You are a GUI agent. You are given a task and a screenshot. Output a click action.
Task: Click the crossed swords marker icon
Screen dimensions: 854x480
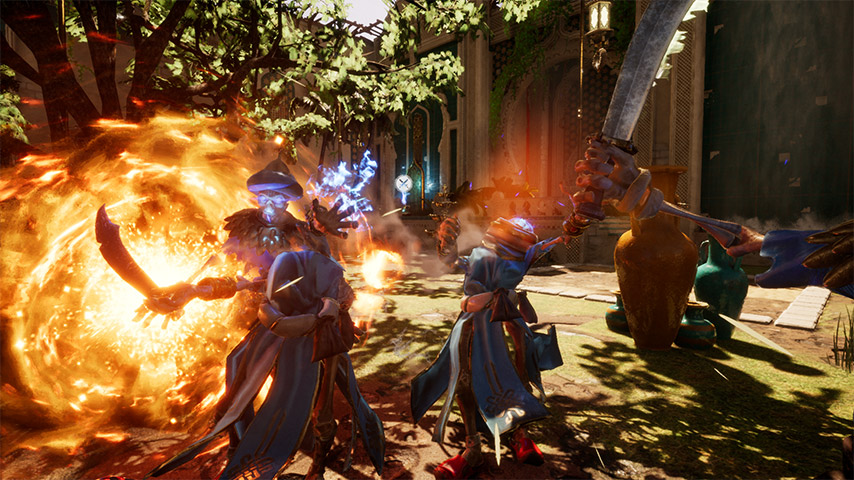pos(403,184)
